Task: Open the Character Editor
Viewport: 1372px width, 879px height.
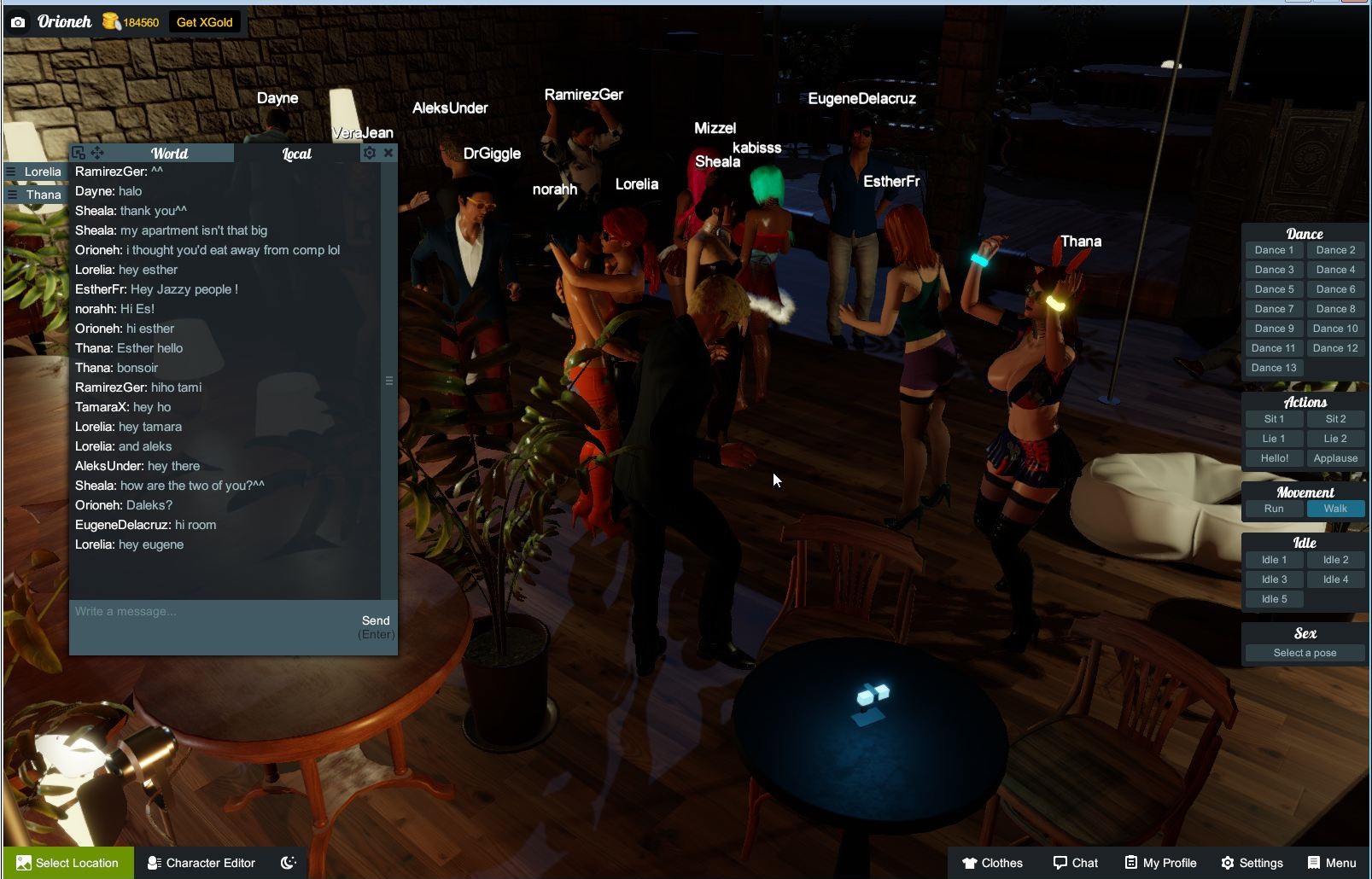Action: [201, 862]
